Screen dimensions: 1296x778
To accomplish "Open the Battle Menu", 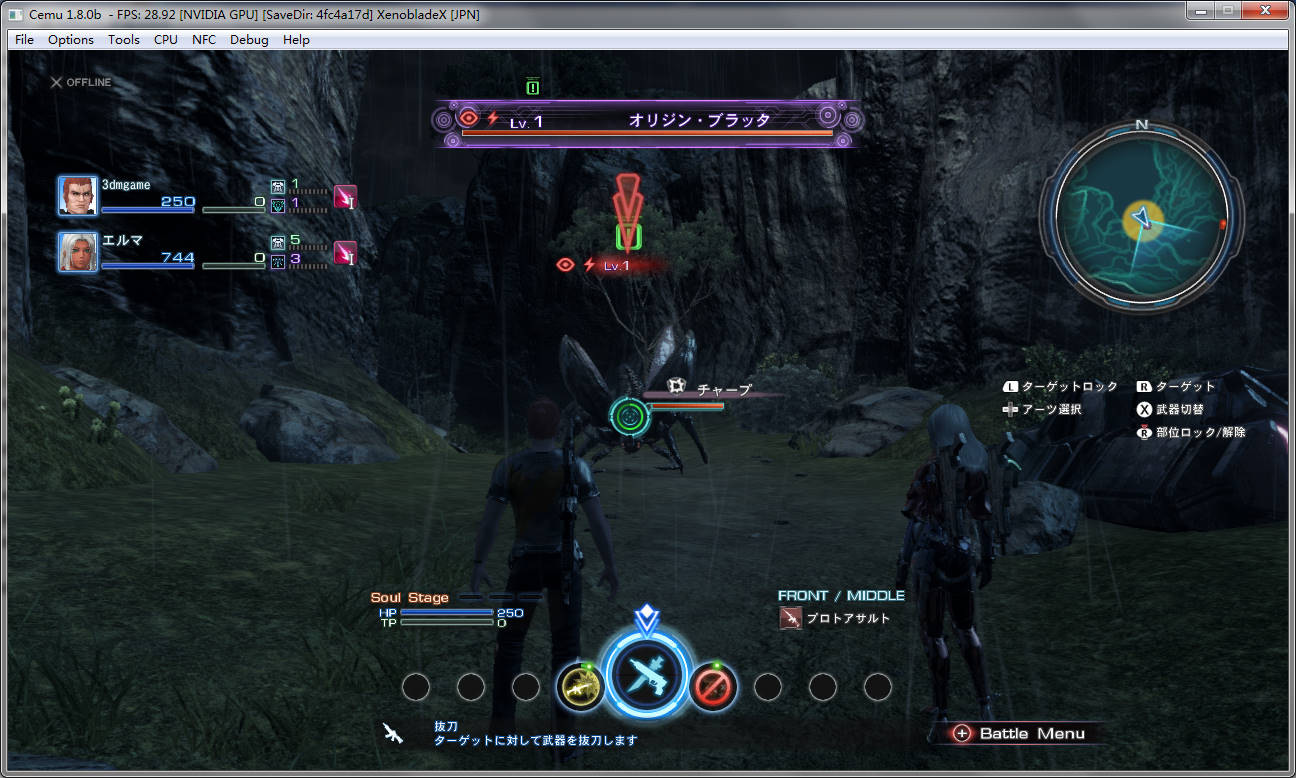I will point(1020,733).
